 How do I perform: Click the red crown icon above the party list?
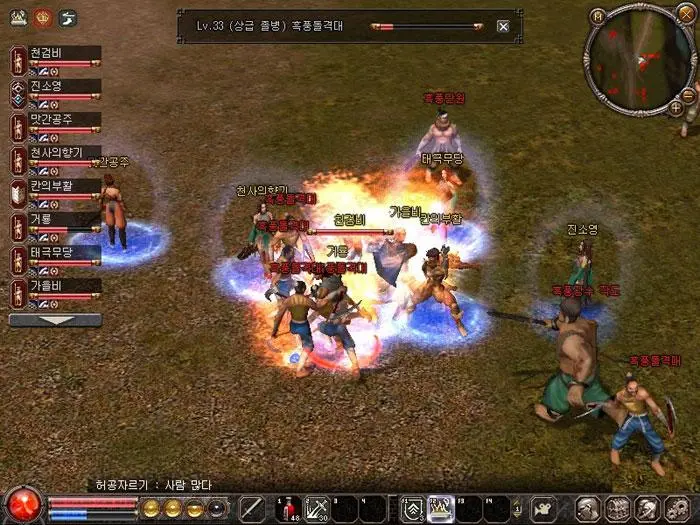pos(43,17)
